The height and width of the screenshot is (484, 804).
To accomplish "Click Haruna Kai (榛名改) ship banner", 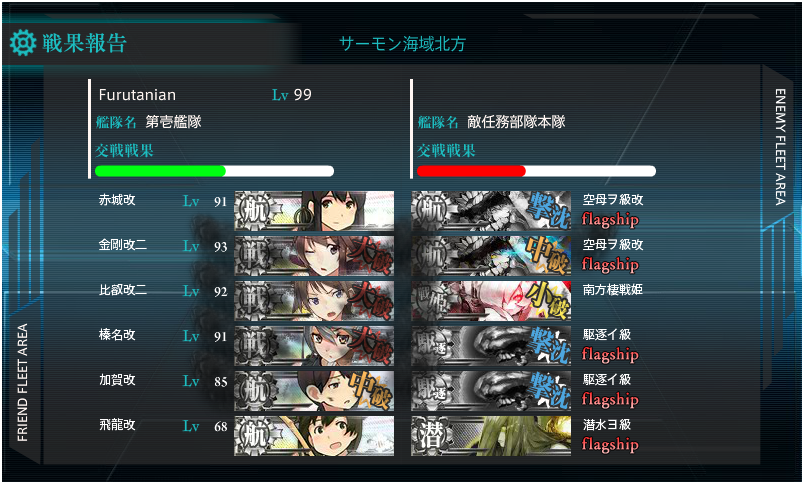I will pyautogui.click(x=314, y=345).
